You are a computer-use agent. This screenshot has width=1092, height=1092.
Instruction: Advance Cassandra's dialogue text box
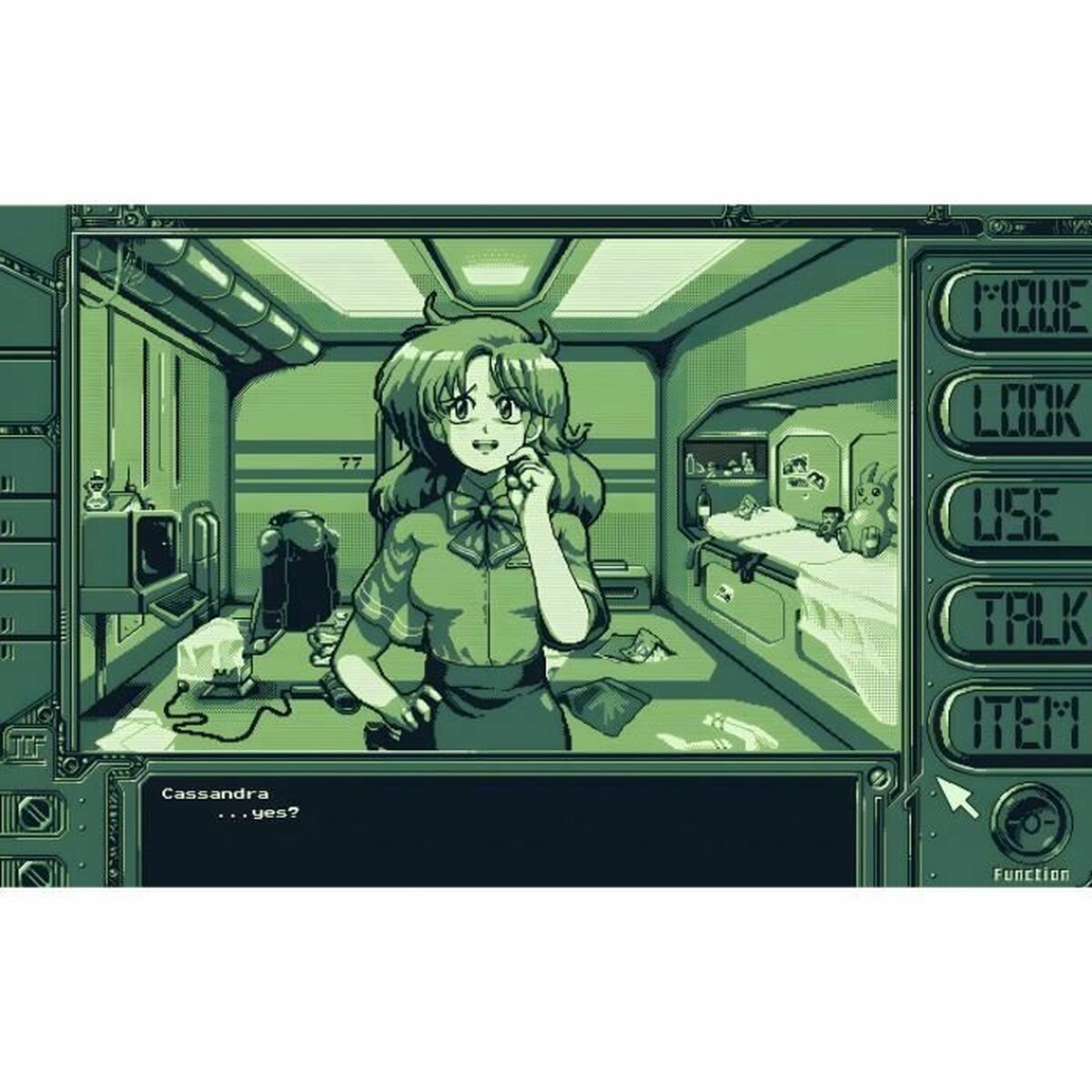click(500, 830)
